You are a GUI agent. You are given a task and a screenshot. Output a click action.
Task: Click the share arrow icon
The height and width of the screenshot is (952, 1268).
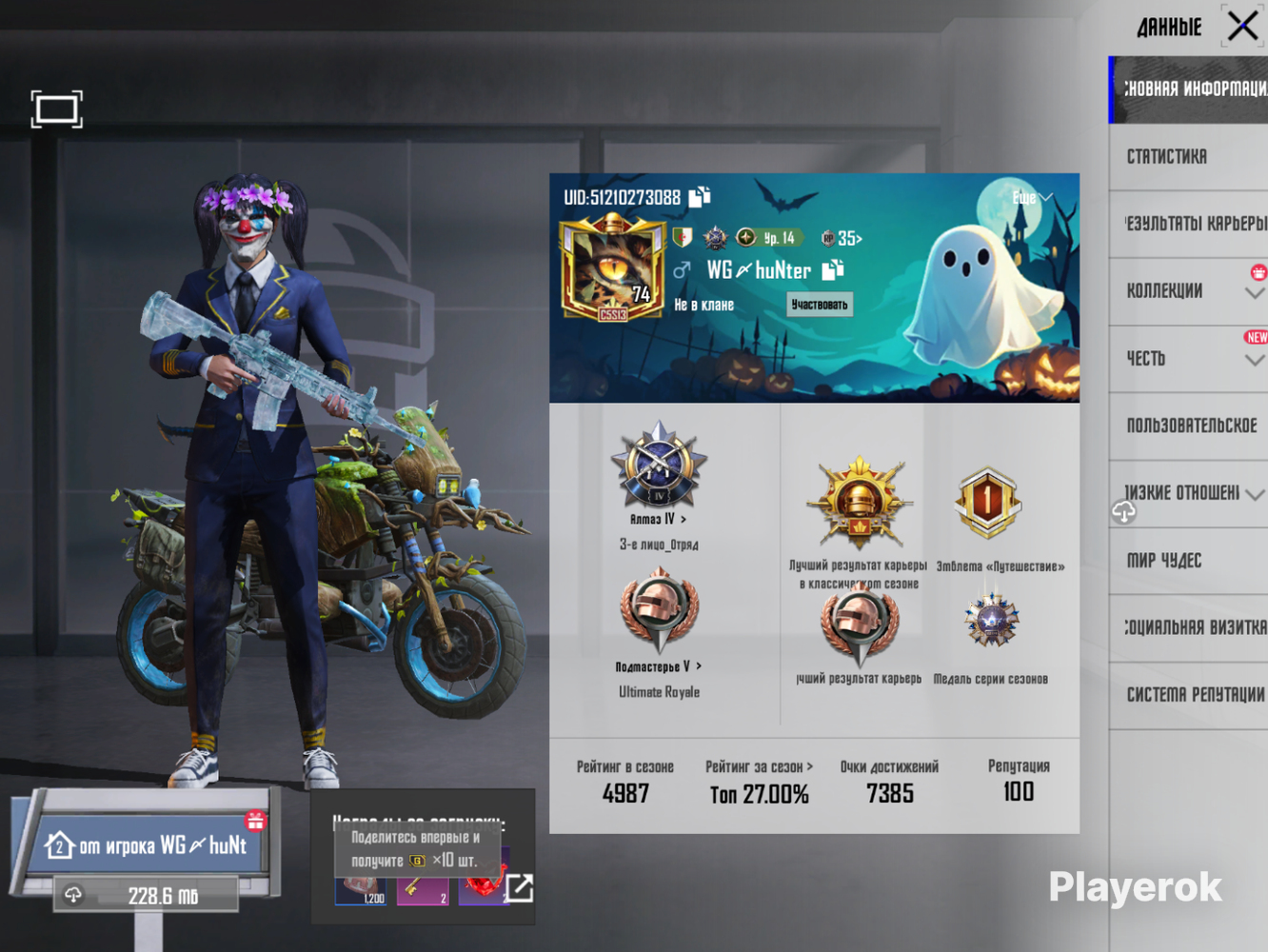pos(519,887)
